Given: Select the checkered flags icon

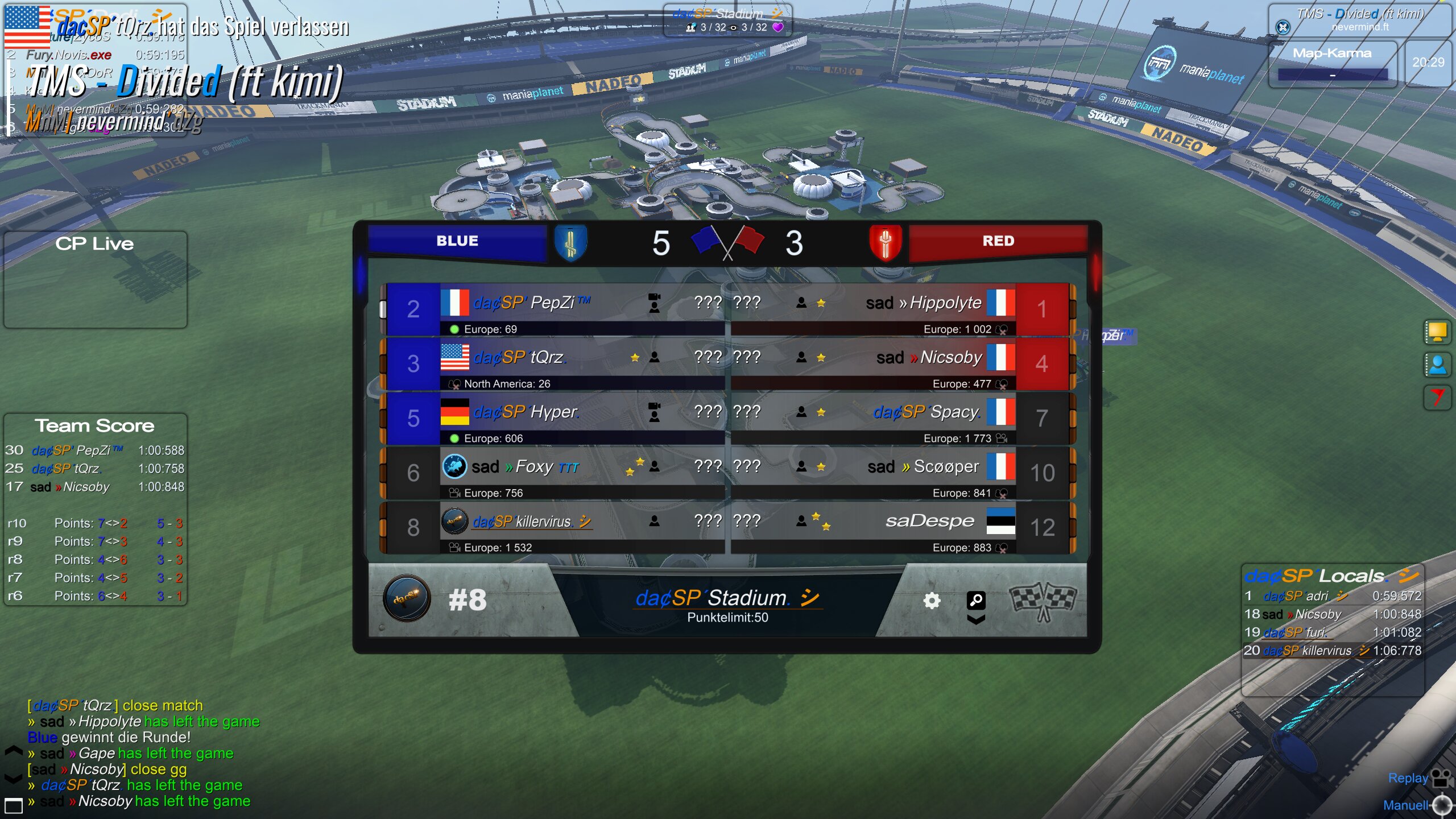Looking at the screenshot, I should 1042,601.
